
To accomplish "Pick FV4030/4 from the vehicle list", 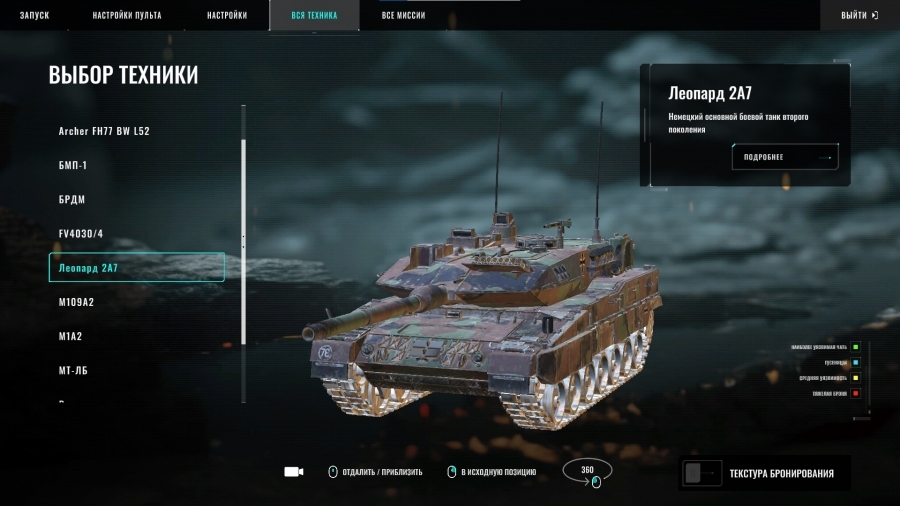I will [81, 233].
